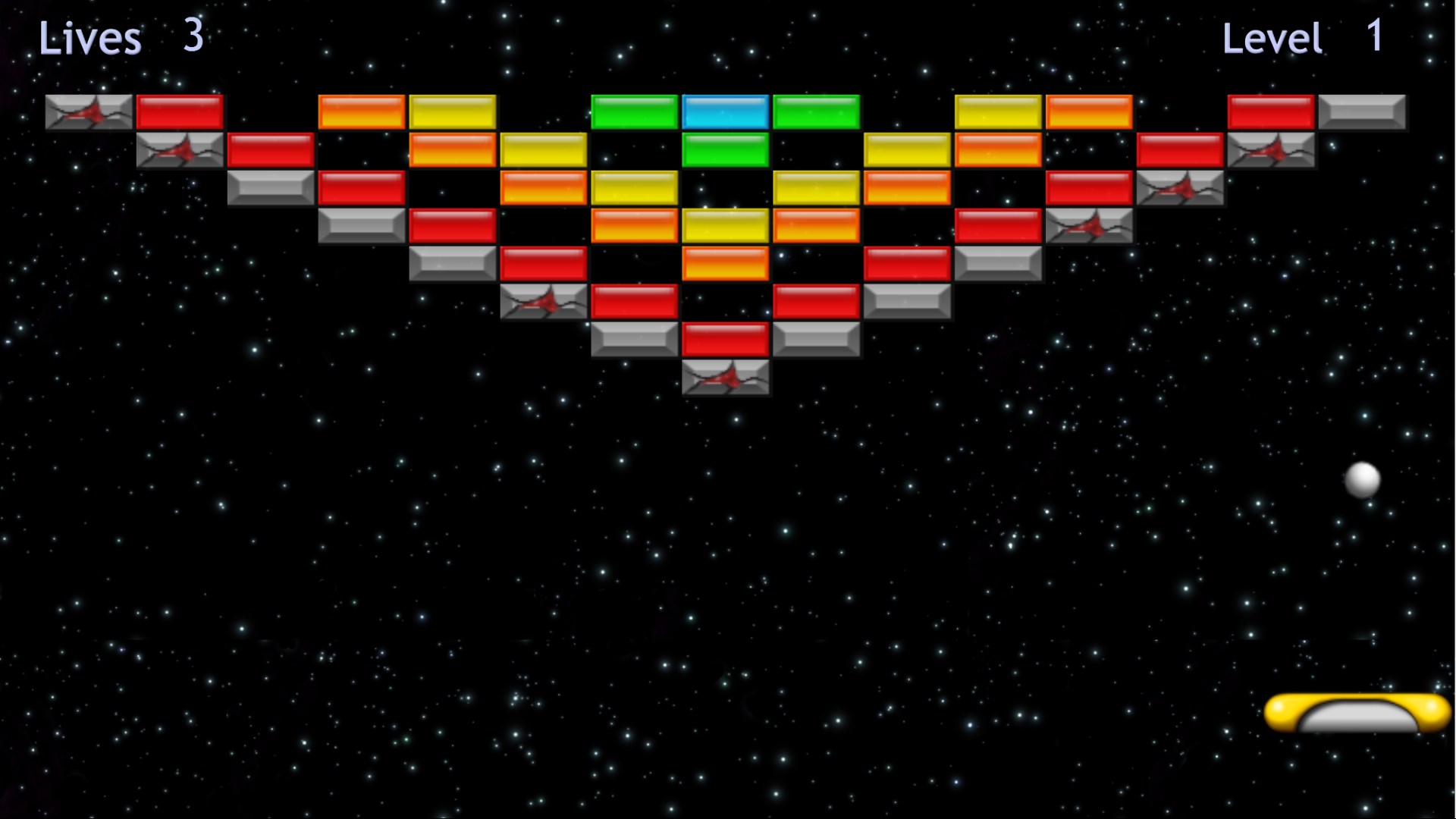Hit the silver brick below the lowest red brick
The height and width of the screenshot is (819, 1456).
tap(633, 340)
